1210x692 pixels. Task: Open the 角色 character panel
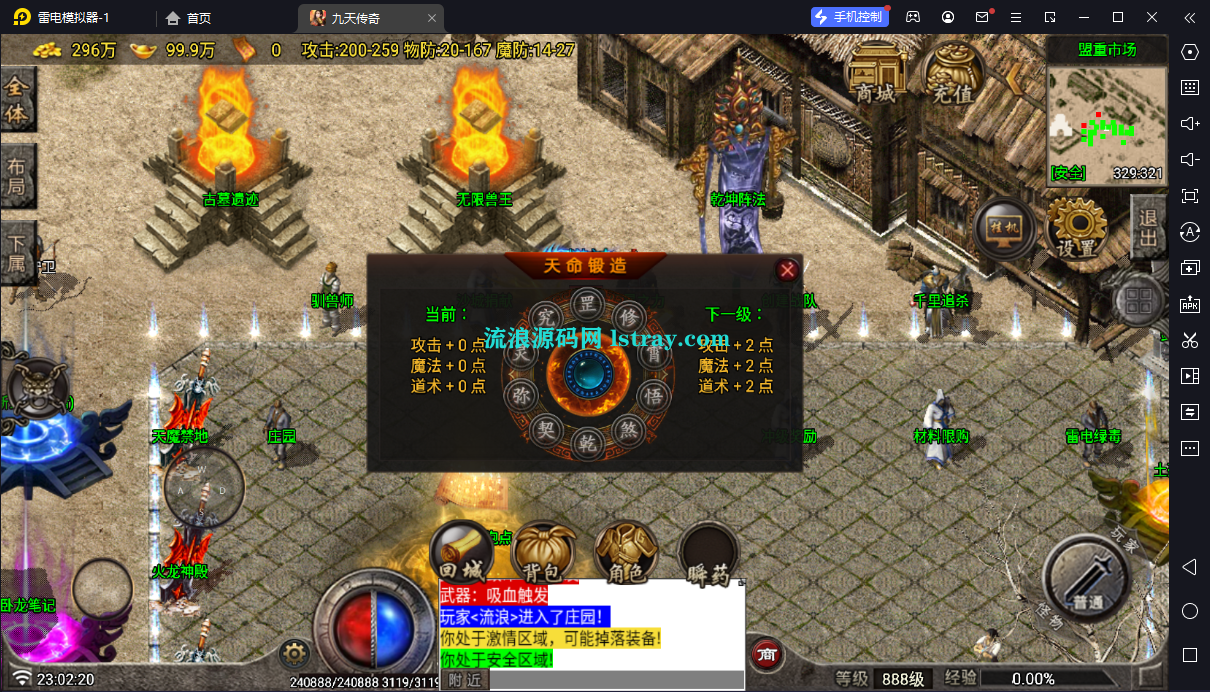click(625, 553)
